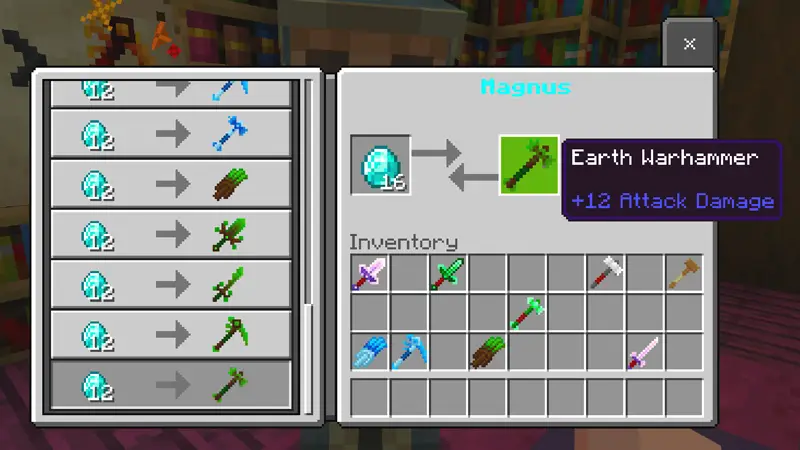Select the purple-hilted pink sword in the top inventory row
The height and width of the screenshot is (450, 800).
coord(369,274)
